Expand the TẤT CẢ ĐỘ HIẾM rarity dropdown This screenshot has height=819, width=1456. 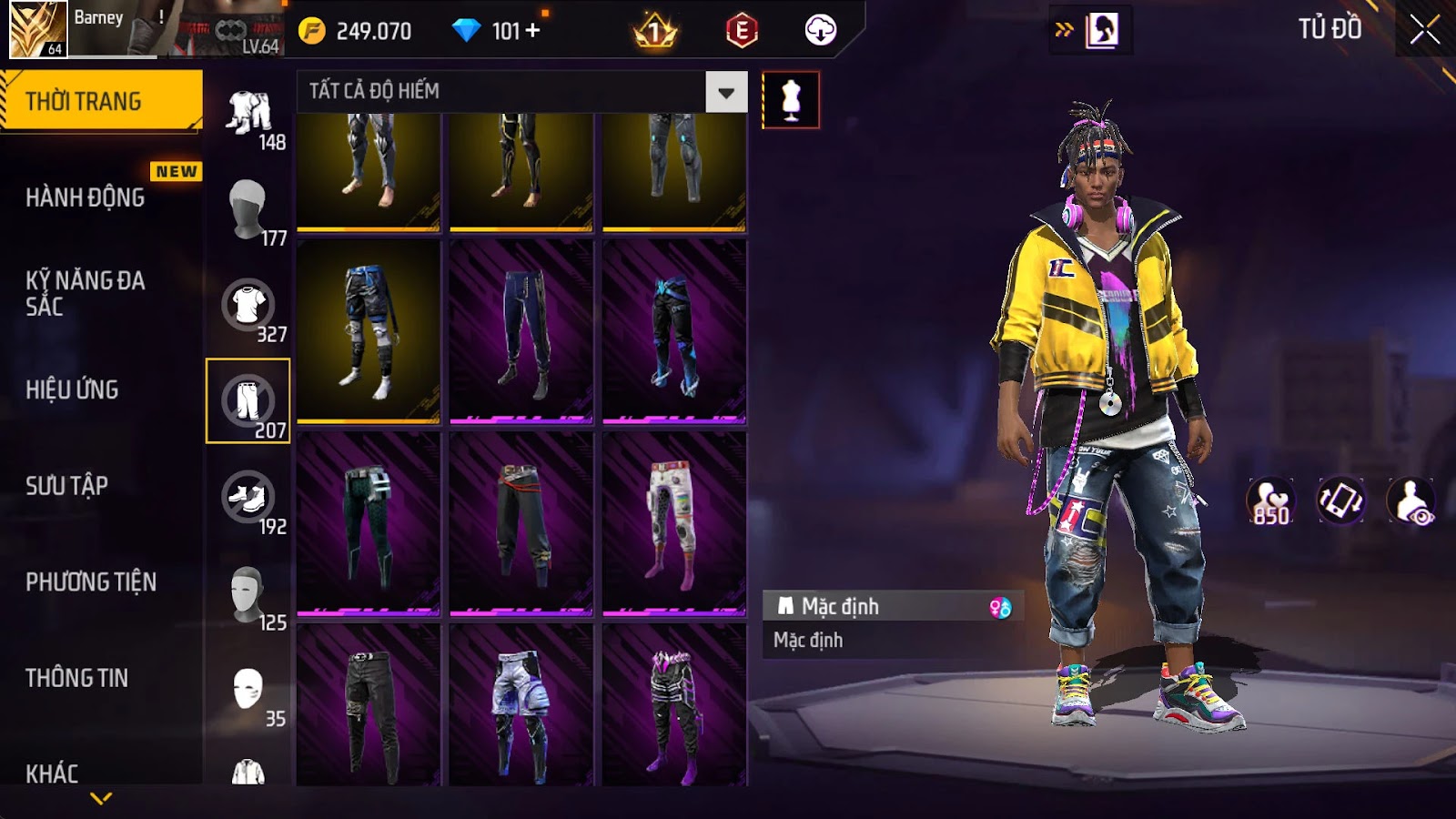coord(725,92)
